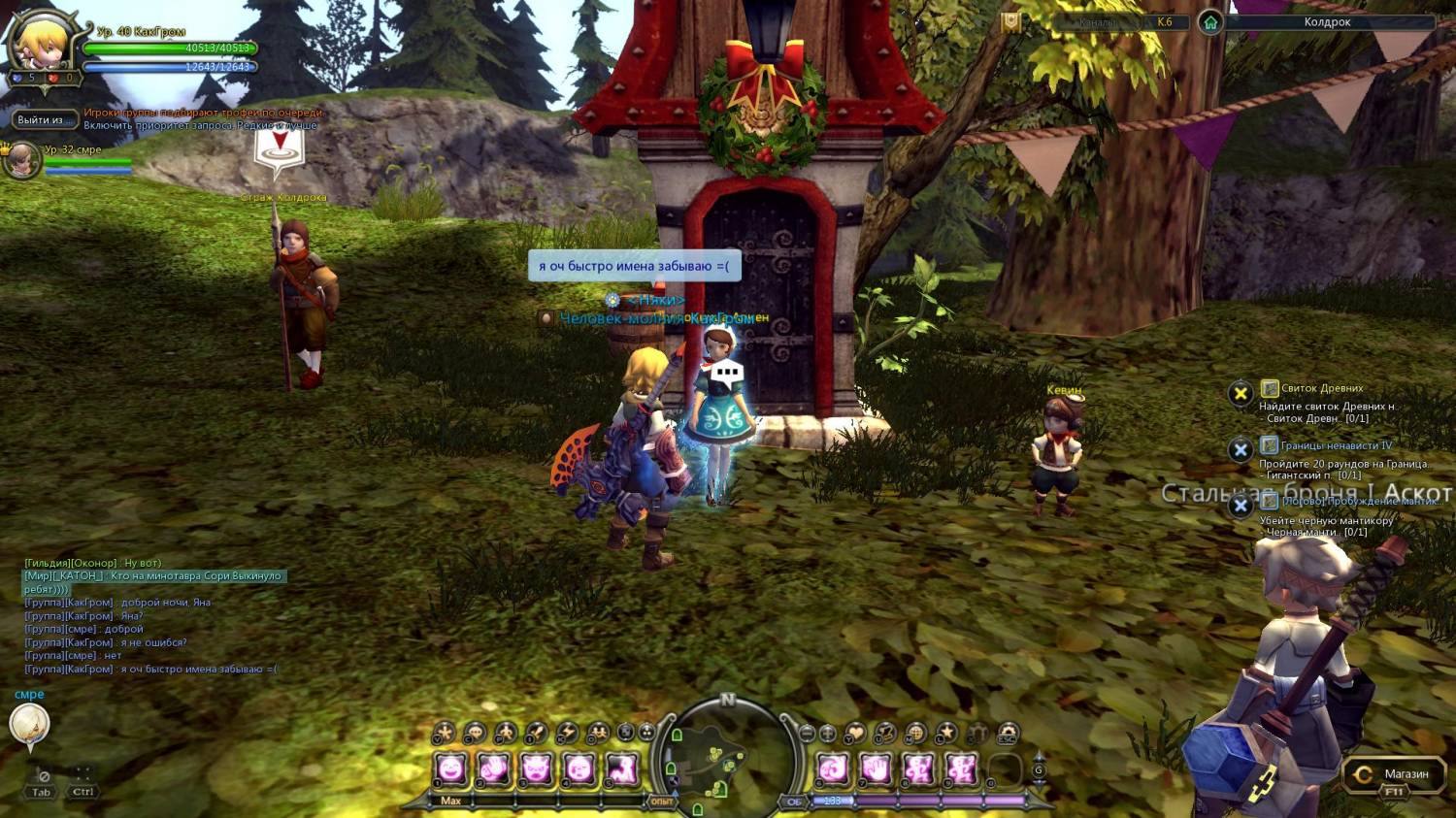Remove the Границы ненависти IV quest entry
This screenshot has height=818, width=1456.
click(1240, 450)
